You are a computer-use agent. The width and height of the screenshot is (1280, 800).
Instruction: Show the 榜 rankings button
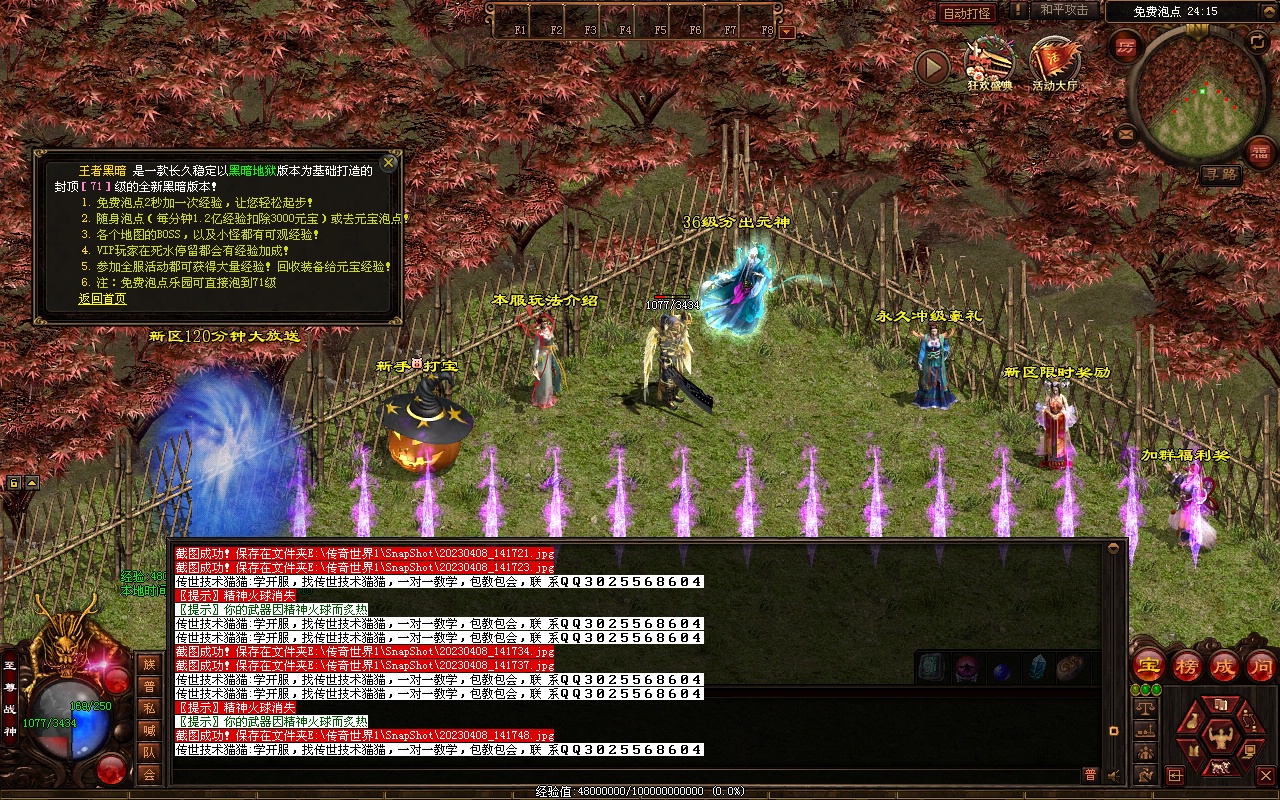click(1187, 666)
